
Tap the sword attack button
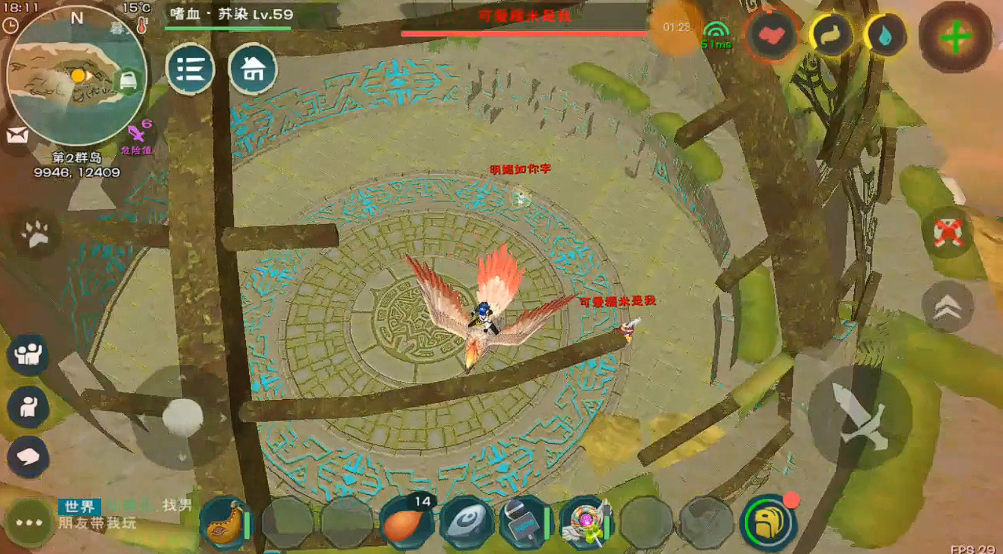859,414
